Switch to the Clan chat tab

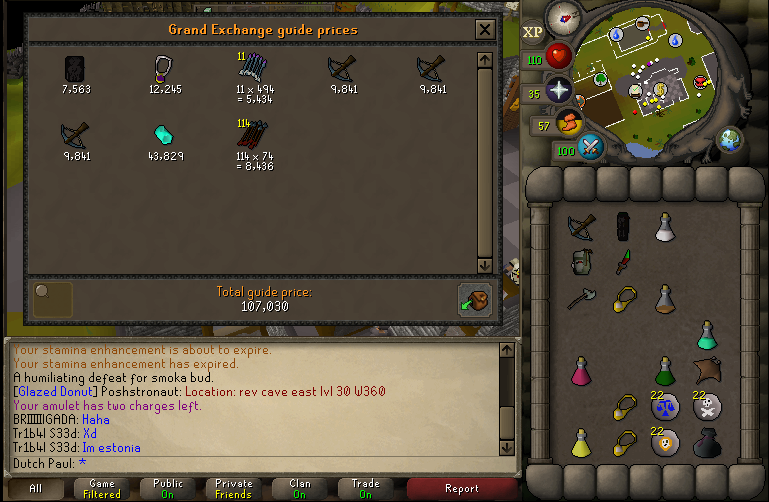point(300,489)
